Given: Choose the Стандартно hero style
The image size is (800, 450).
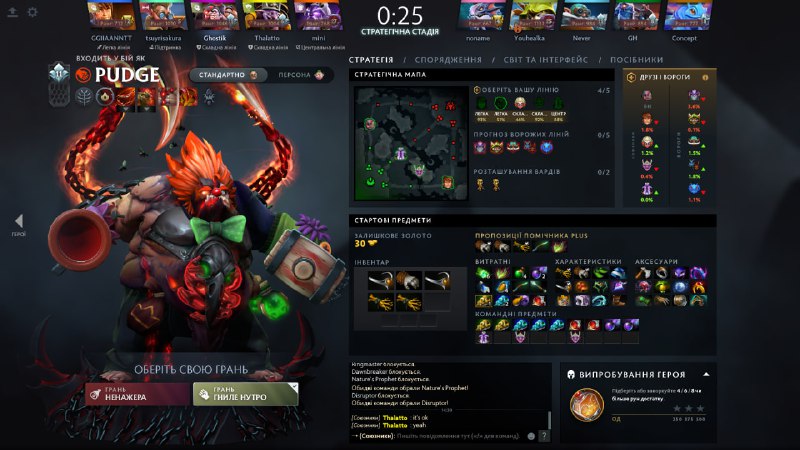Looking at the screenshot, I should pyautogui.click(x=229, y=75).
